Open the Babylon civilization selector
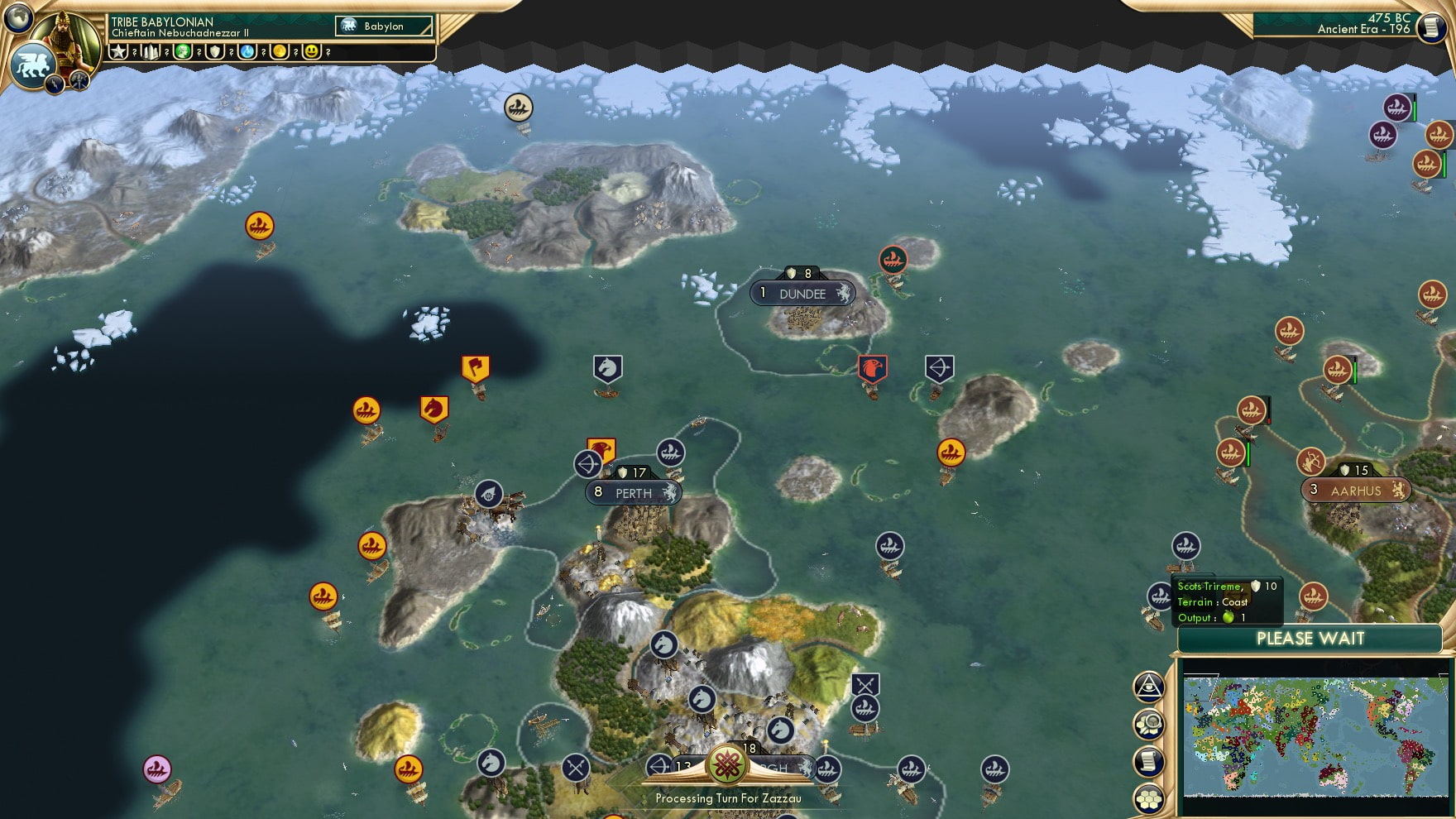 click(x=382, y=26)
